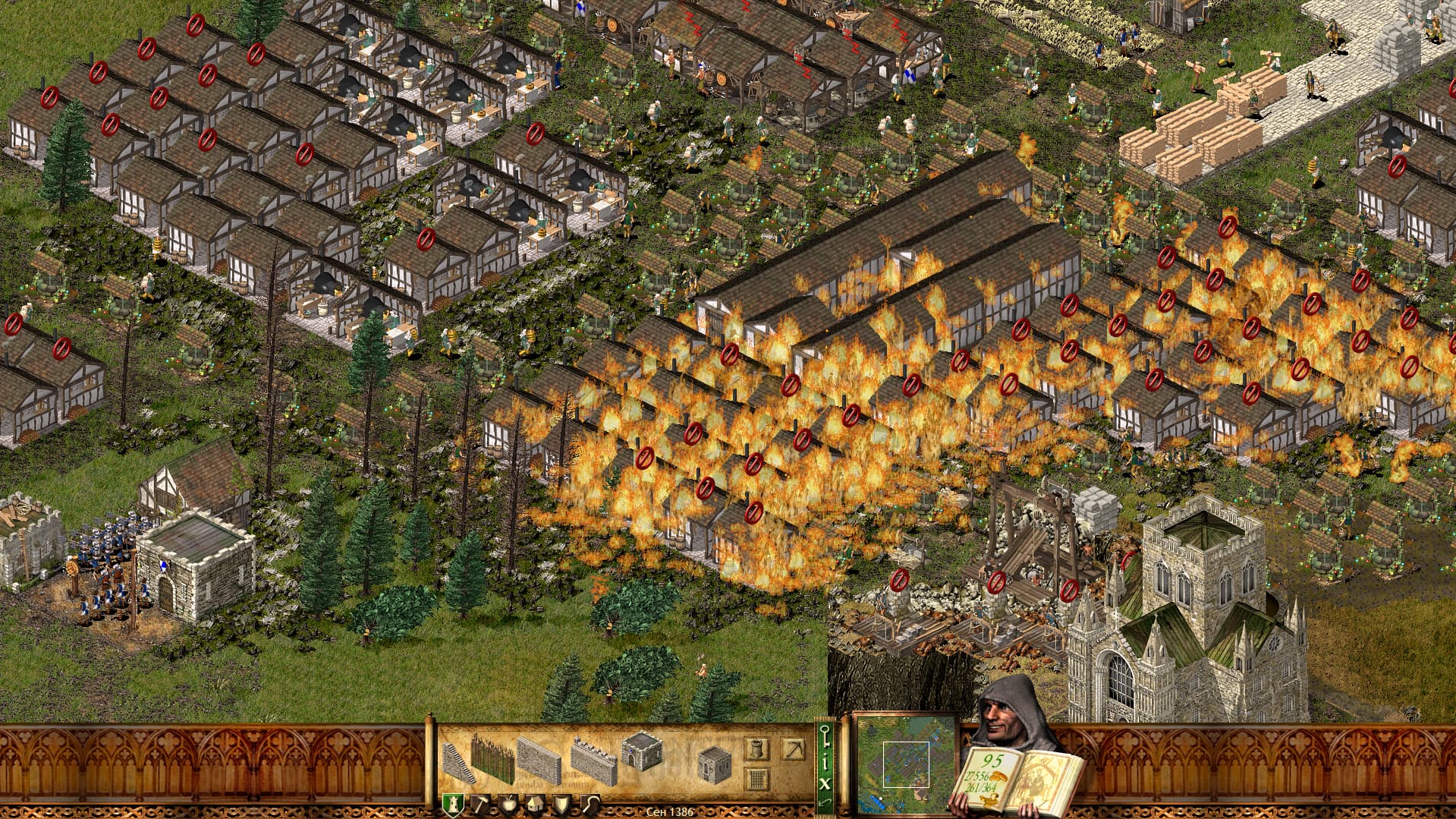The image size is (1456, 819).
Task: Open the crossbow military buildings submenu
Action: [794, 749]
